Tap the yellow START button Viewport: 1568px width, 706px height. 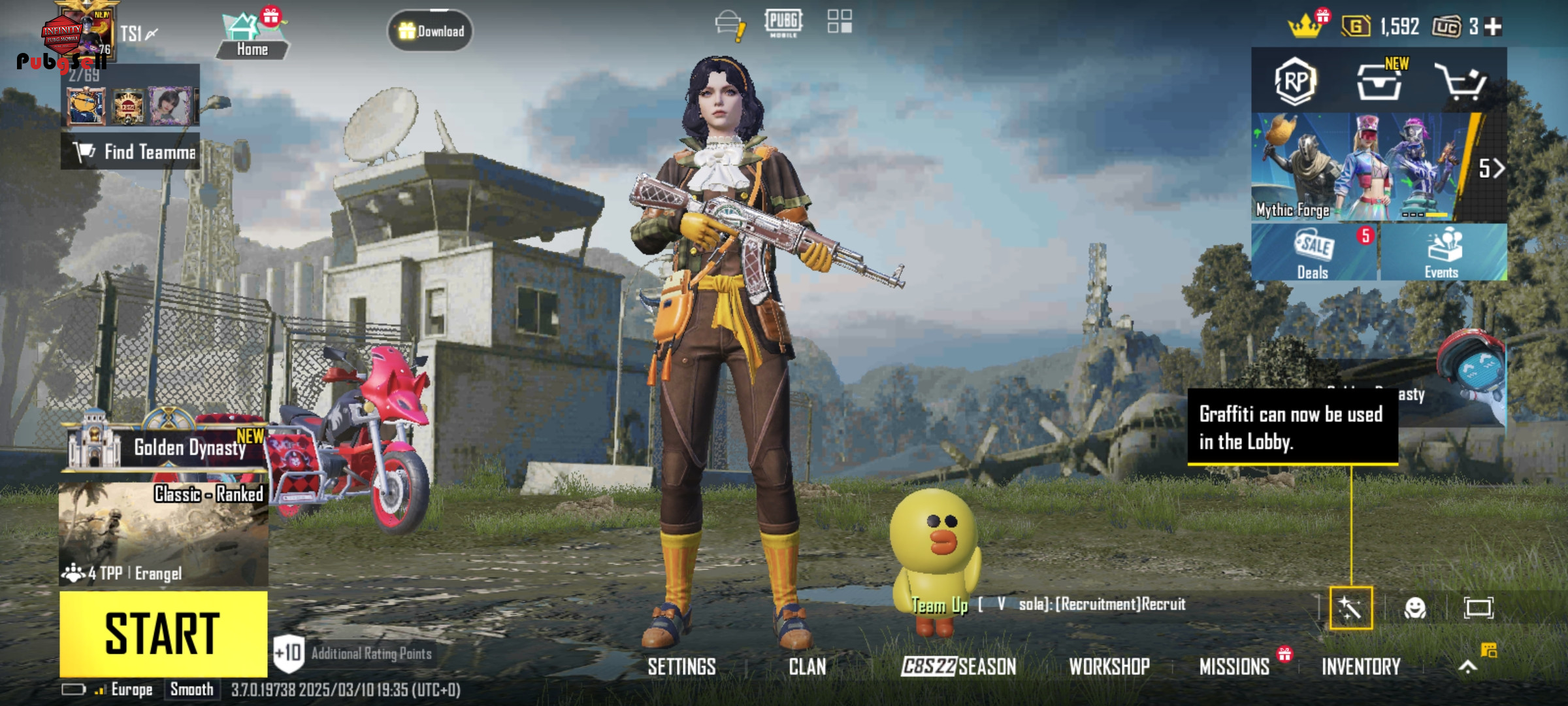(x=163, y=633)
